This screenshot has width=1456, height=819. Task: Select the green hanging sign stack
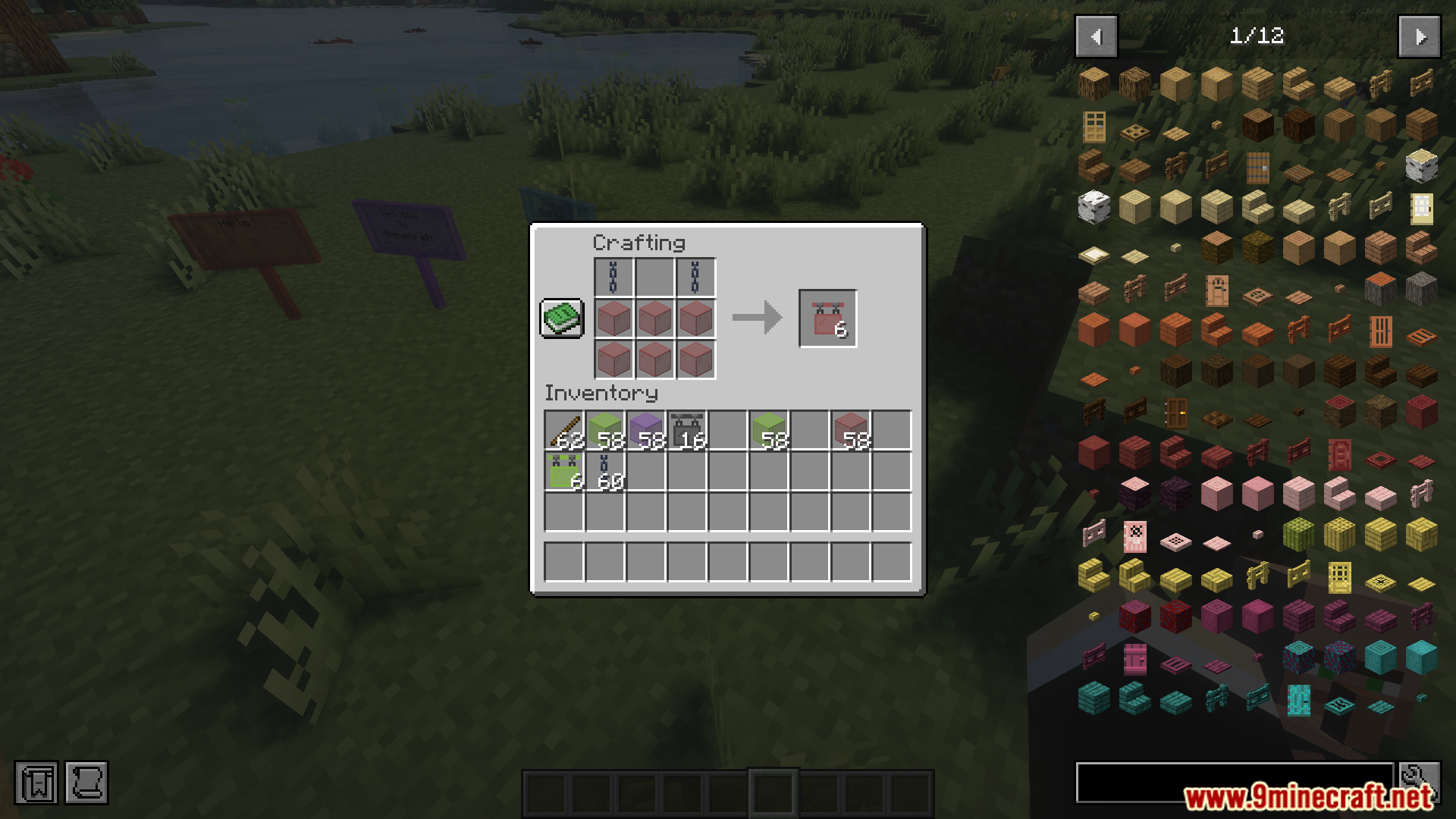564,472
